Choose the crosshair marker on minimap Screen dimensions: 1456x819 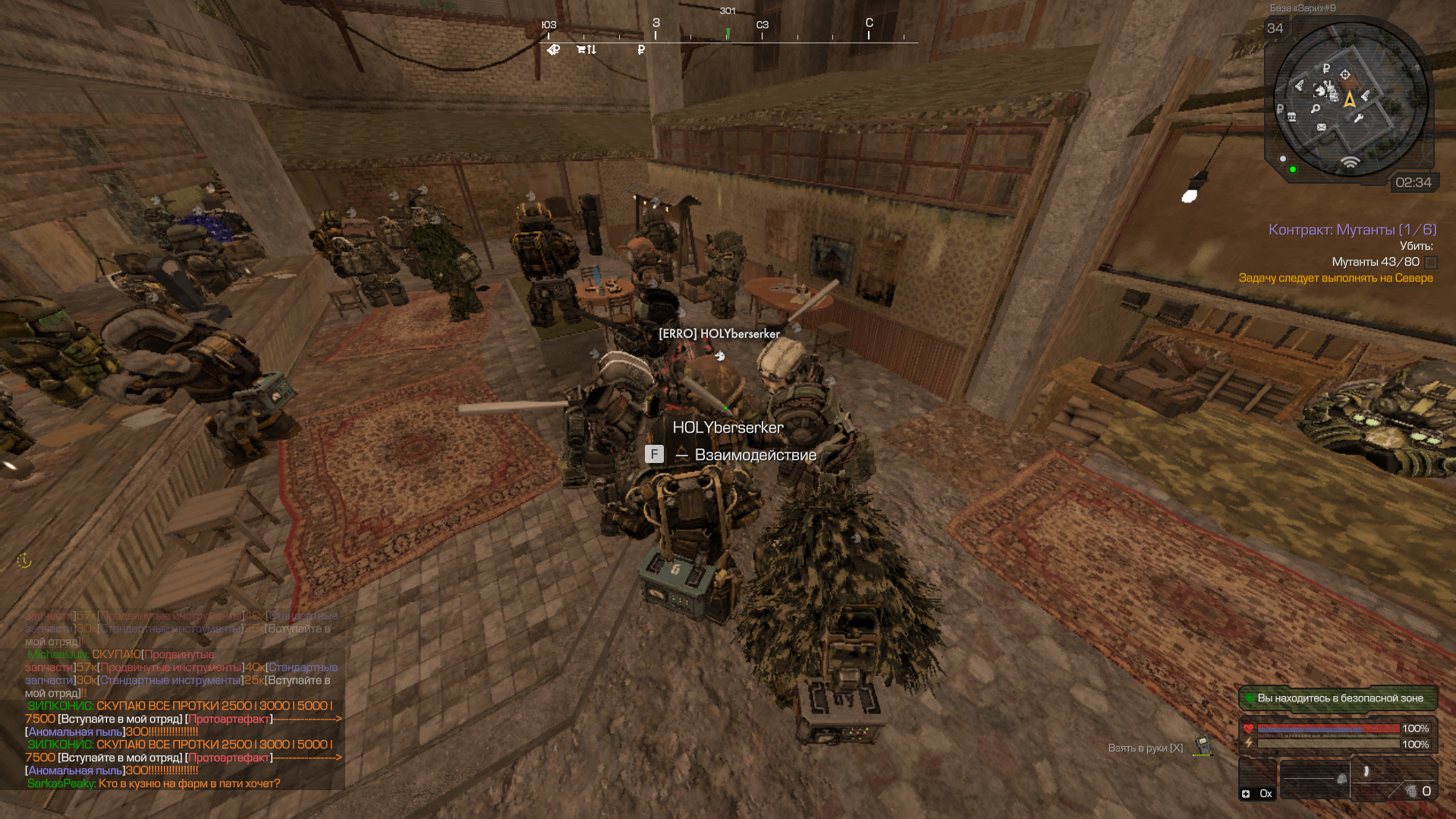[1345, 74]
